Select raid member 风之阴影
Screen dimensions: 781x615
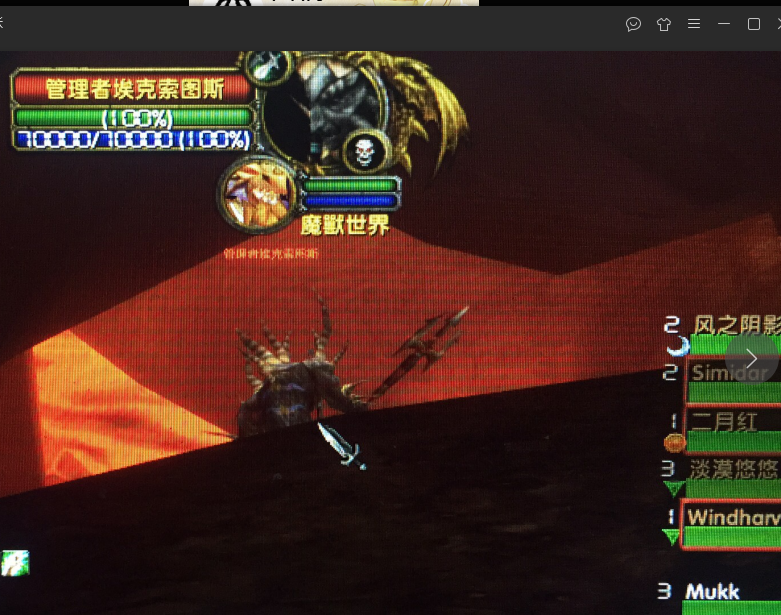pyautogui.click(x=735, y=325)
